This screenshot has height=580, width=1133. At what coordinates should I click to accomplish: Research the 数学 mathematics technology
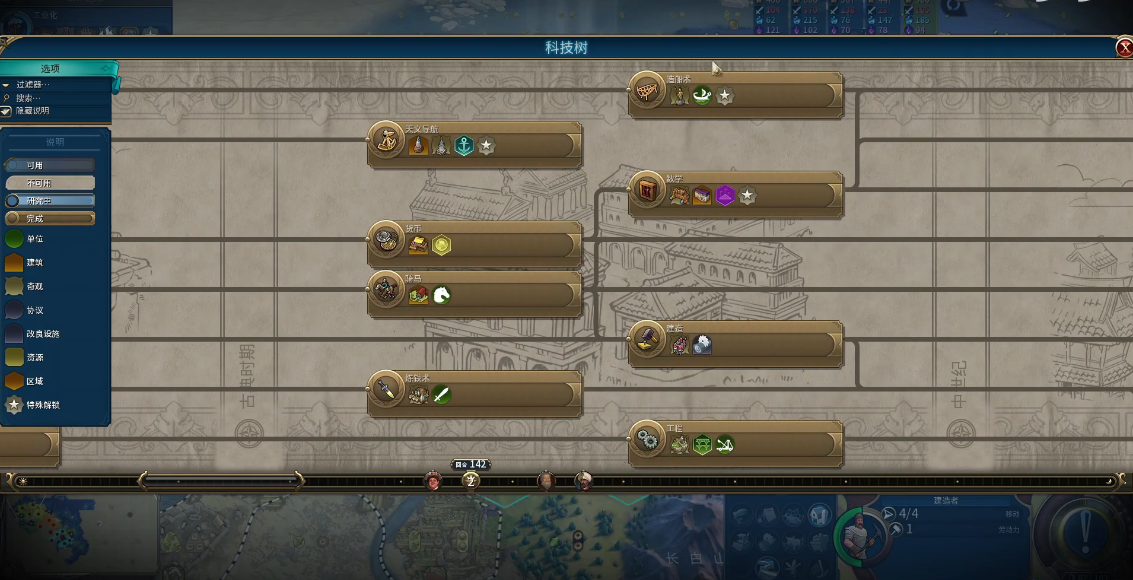pos(735,194)
